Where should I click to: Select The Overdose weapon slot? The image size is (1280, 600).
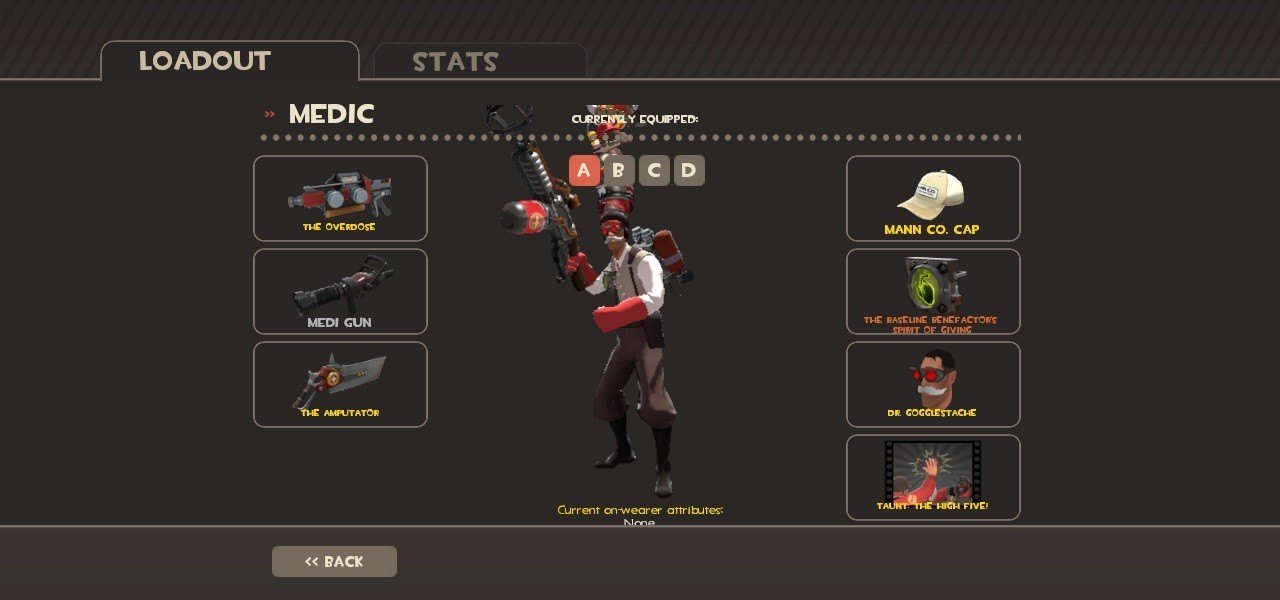coord(340,198)
